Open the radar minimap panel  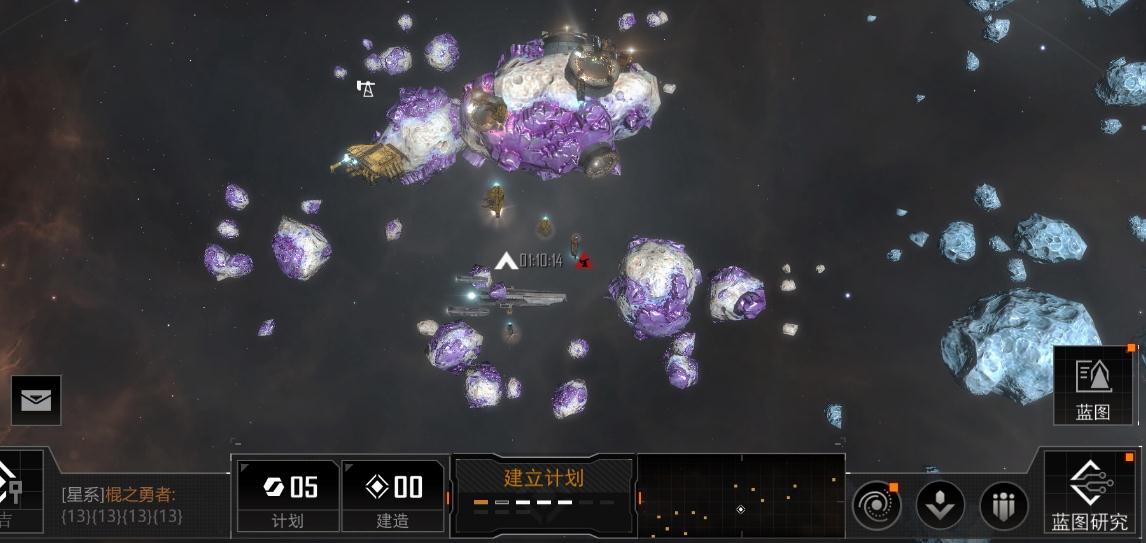pos(740,495)
